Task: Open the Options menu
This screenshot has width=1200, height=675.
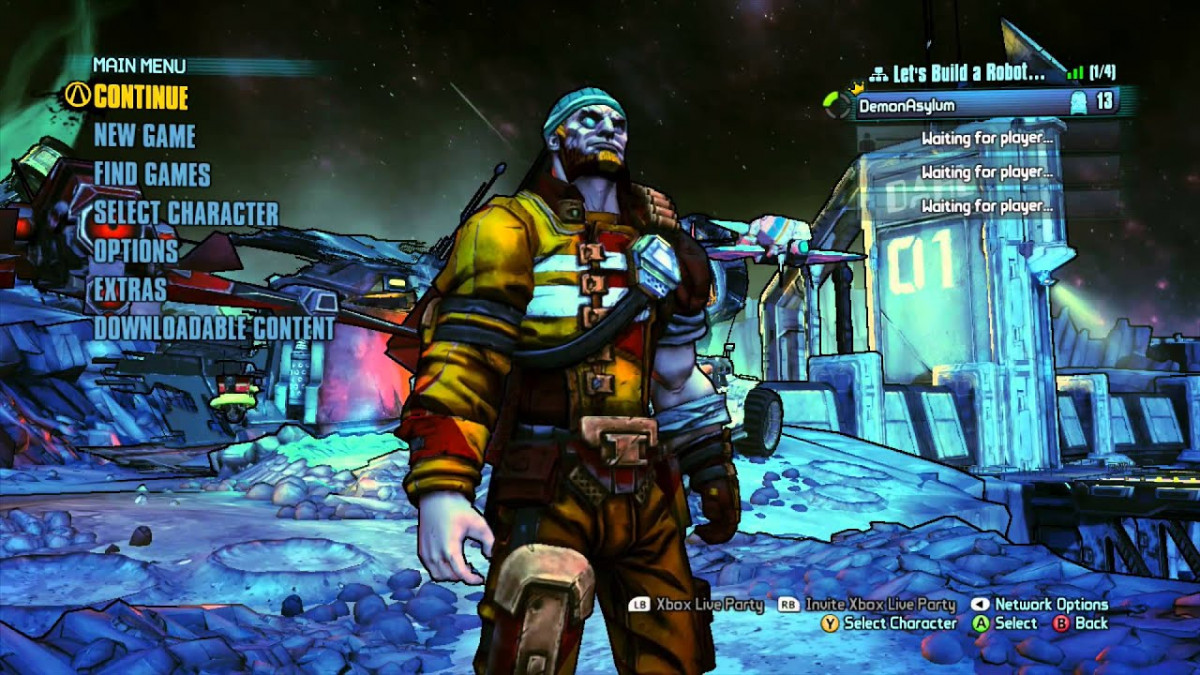Action: click(x=136, y=251)
